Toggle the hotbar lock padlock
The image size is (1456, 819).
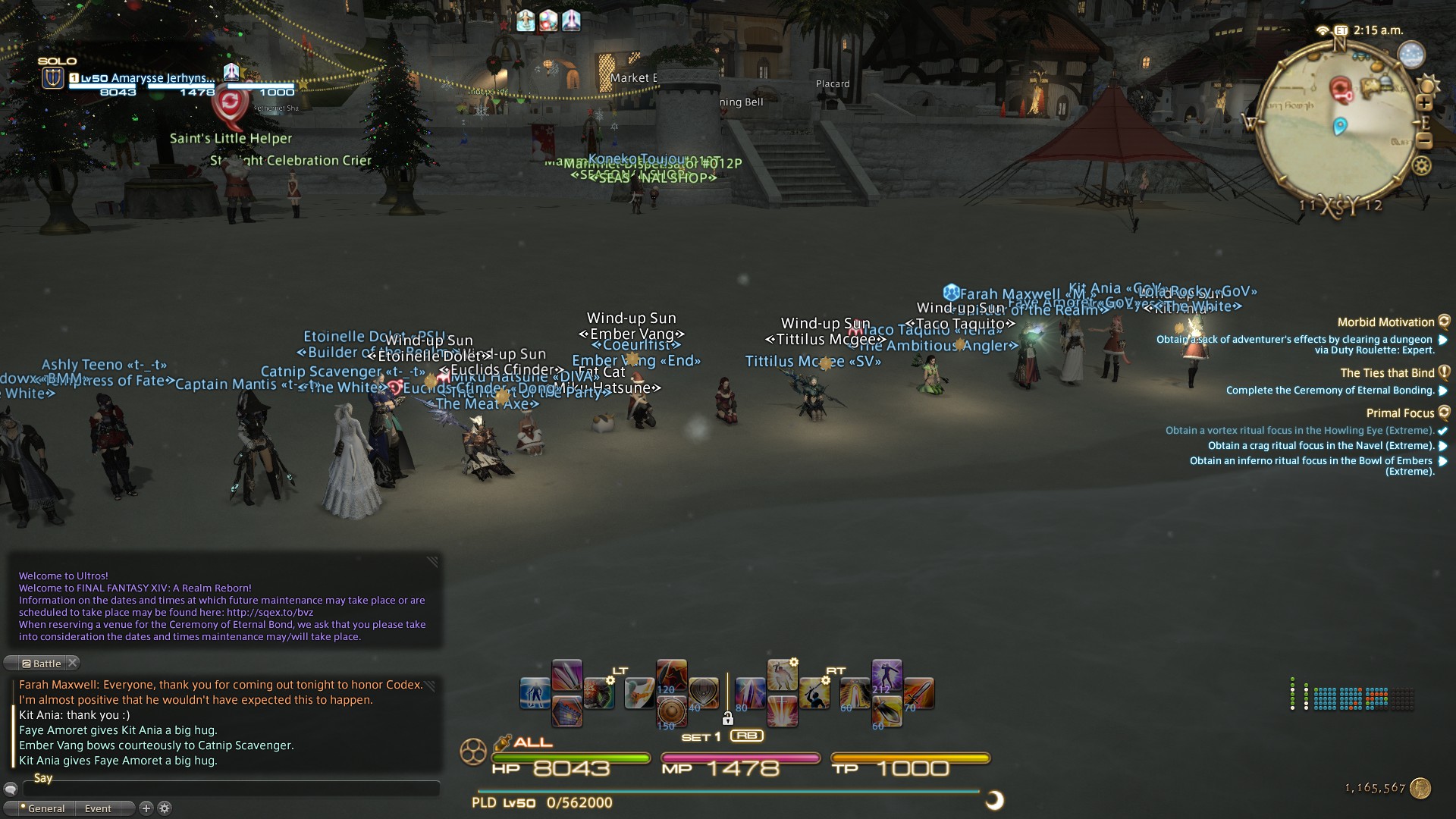click(727, 719)
